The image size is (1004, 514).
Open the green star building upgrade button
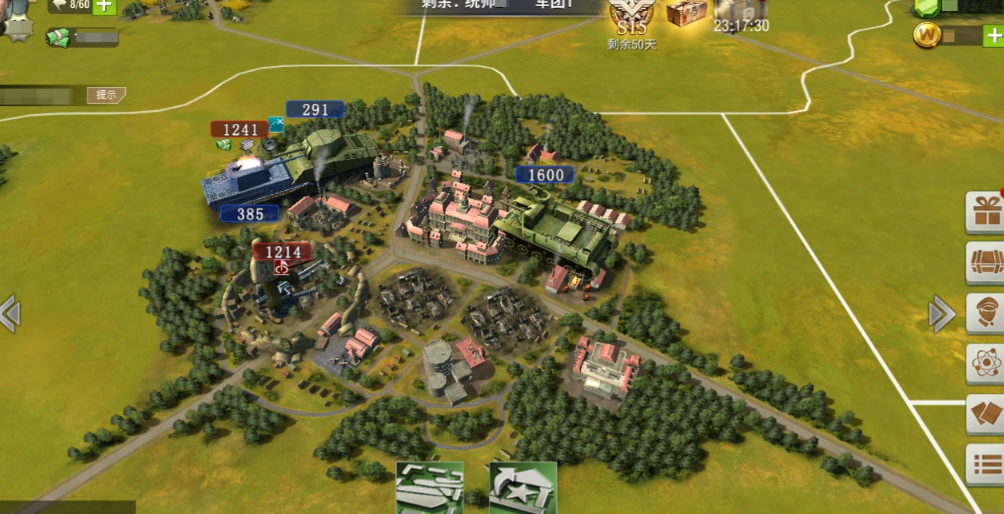coord(522,488)
